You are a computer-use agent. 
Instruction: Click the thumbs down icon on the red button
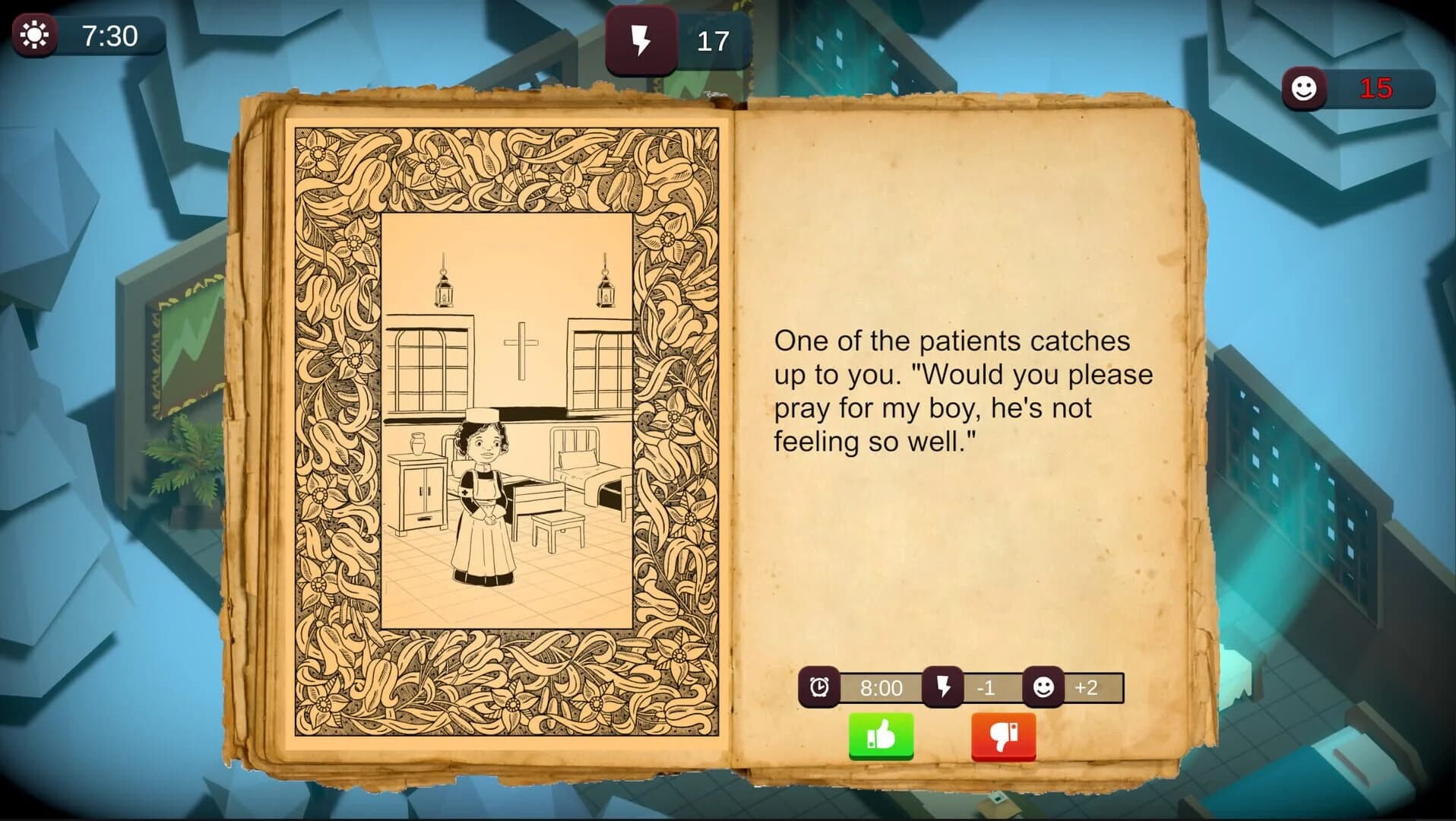pos(1003,734)
